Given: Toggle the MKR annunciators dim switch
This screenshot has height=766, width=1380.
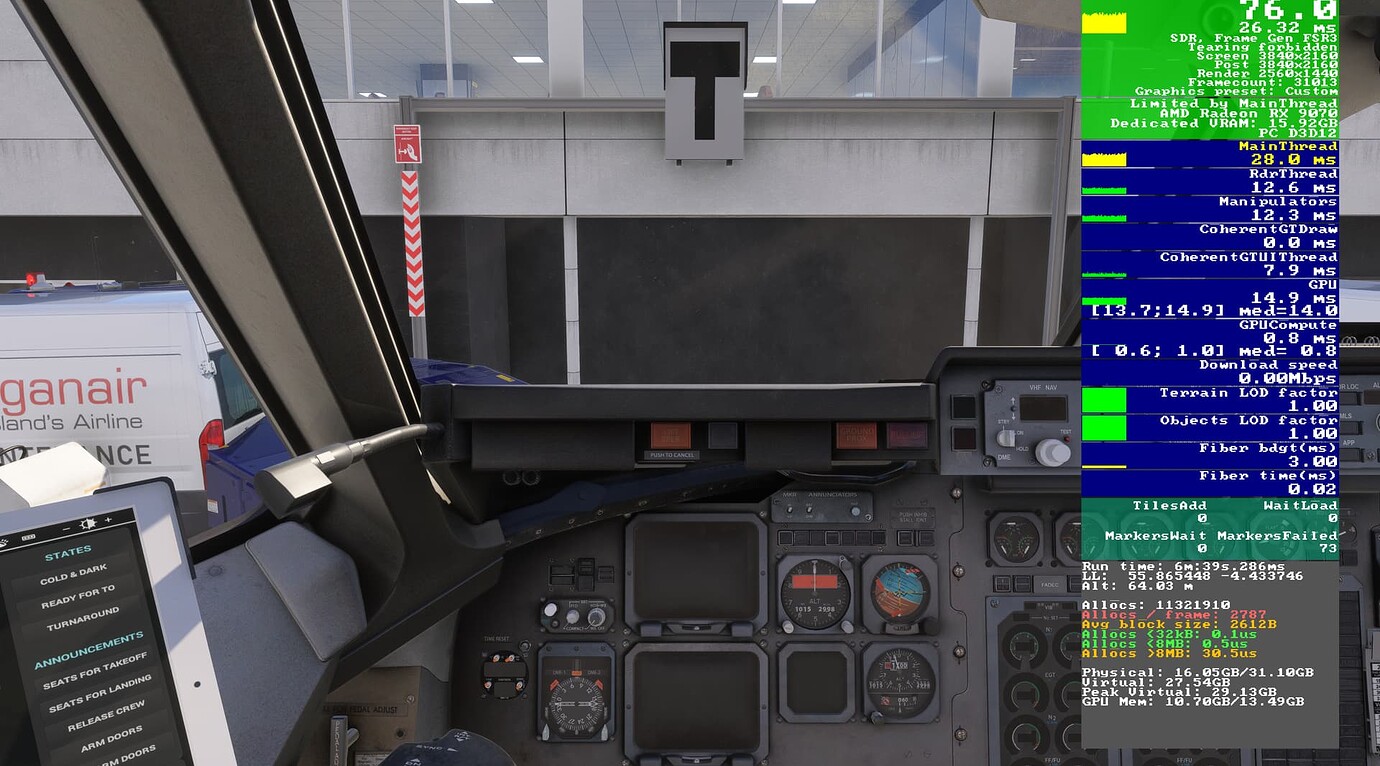Looking at the screenshot, I should (x=810, y=511).
